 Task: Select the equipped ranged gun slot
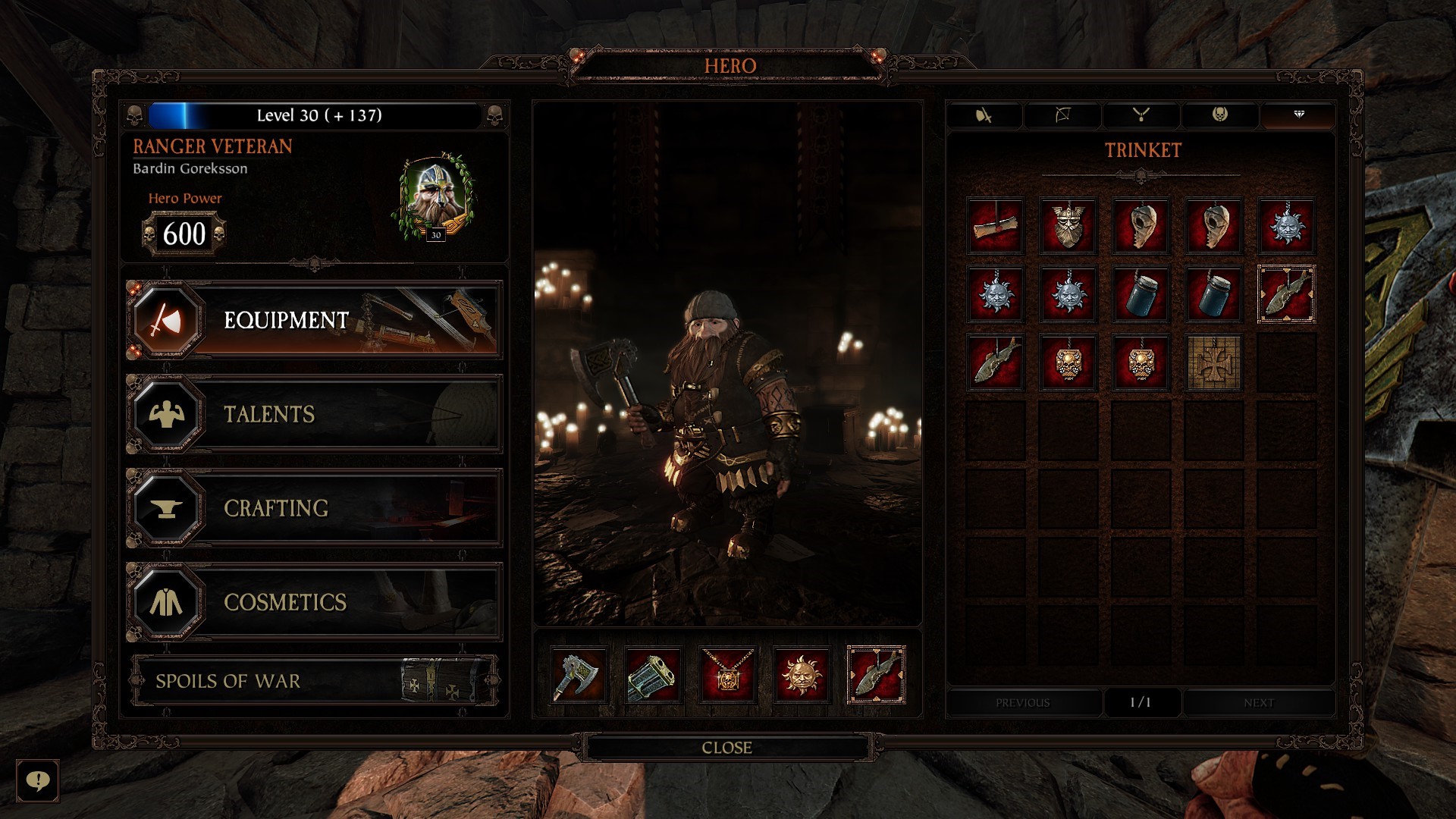653,674
